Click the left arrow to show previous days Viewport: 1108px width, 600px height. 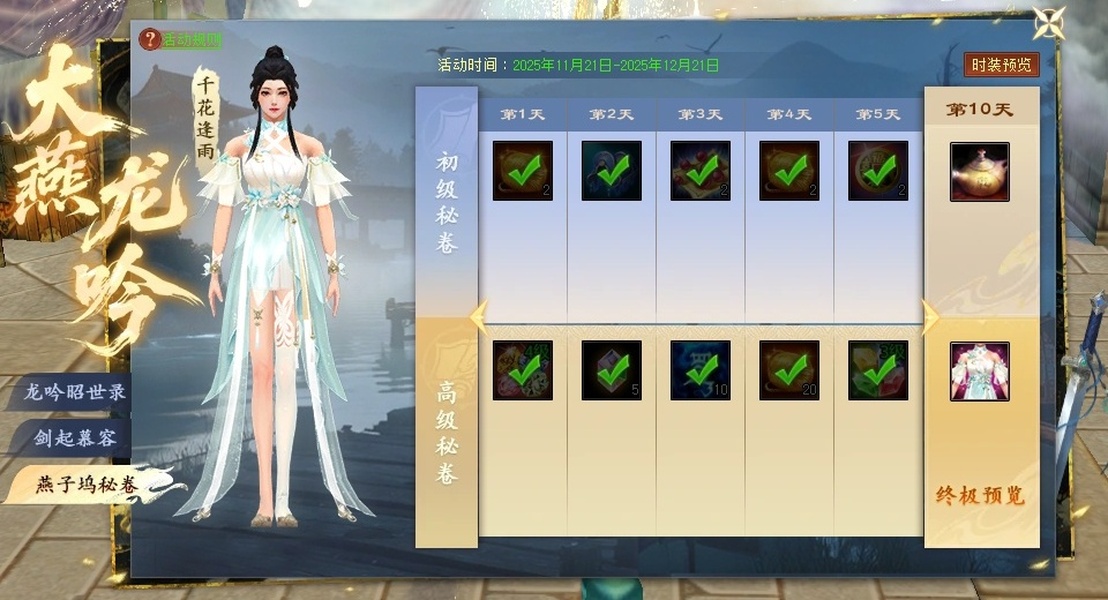pos(479,318)
